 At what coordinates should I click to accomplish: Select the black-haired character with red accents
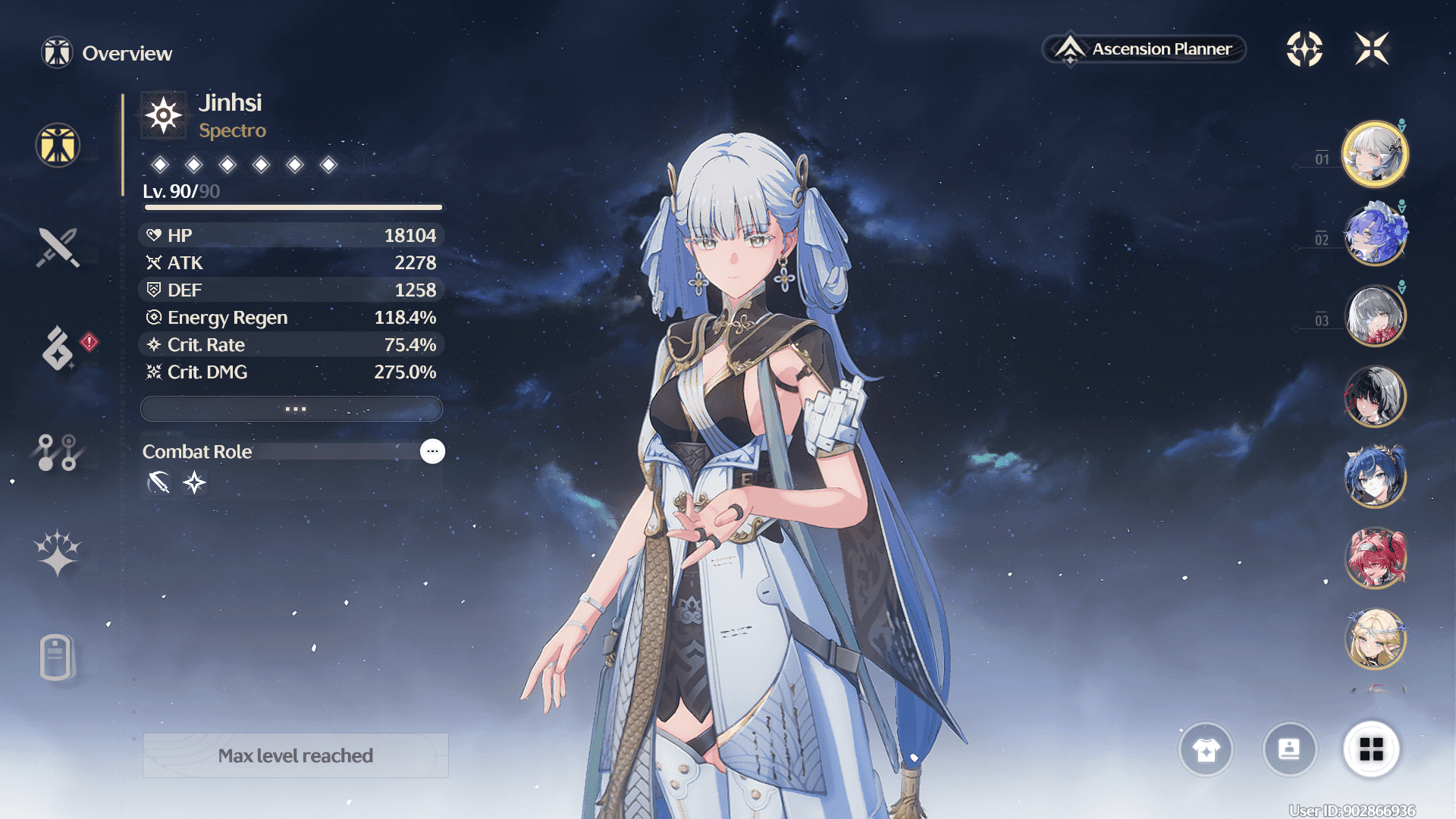point(1374,396)
